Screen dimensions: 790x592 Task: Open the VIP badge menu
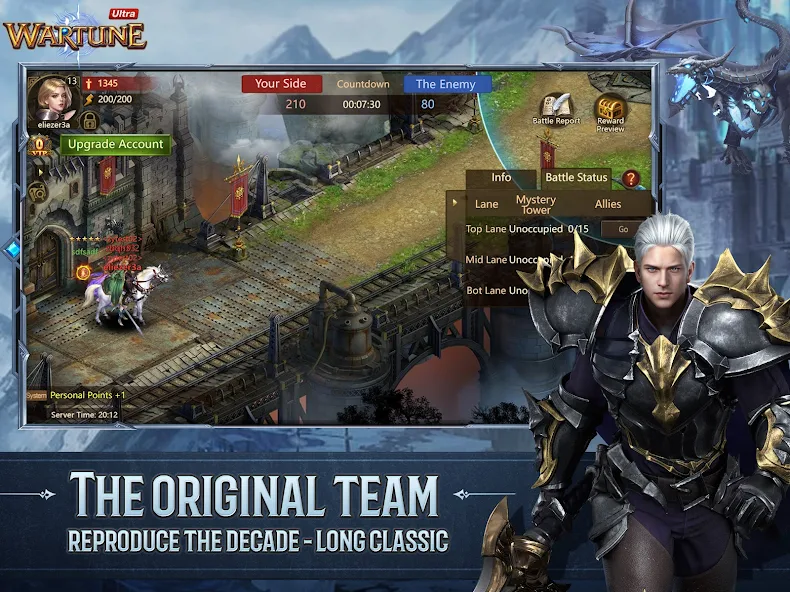coord(41,144)
